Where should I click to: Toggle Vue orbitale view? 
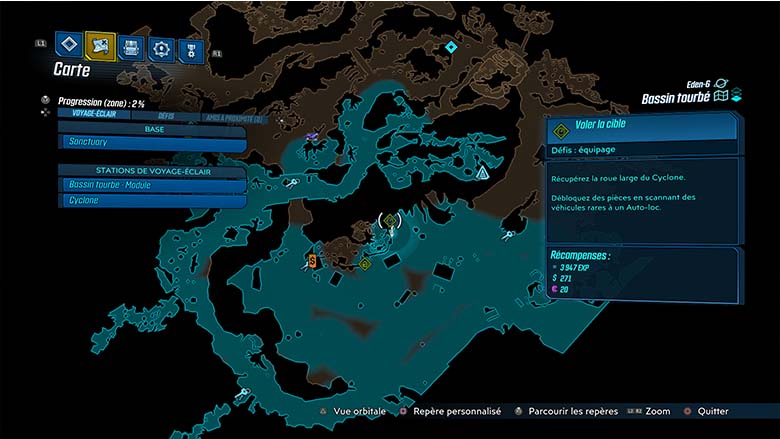358,411
